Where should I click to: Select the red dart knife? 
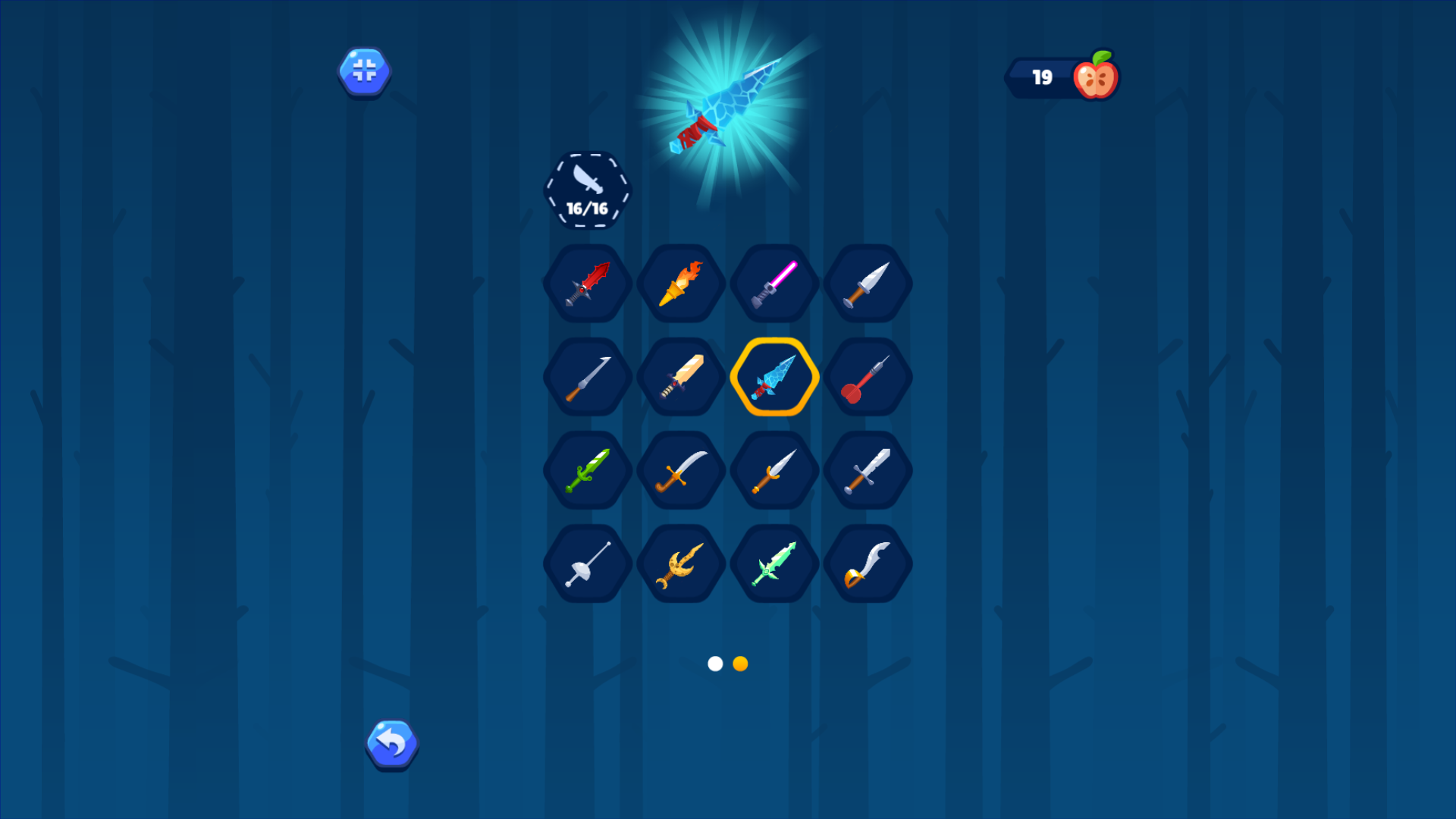[x=868, y=377]
